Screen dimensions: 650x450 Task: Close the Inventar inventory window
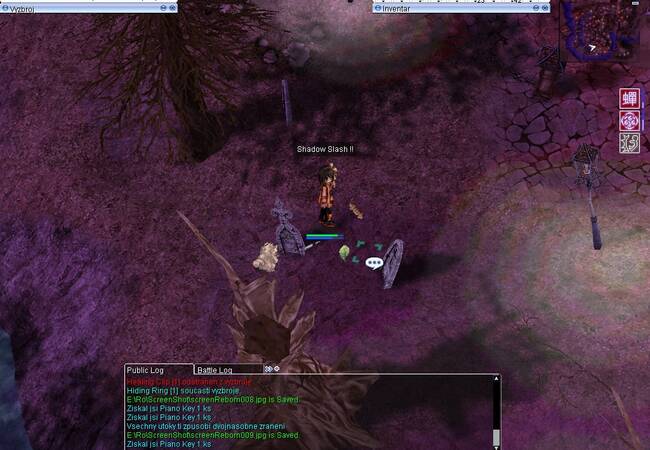(546, 7)
